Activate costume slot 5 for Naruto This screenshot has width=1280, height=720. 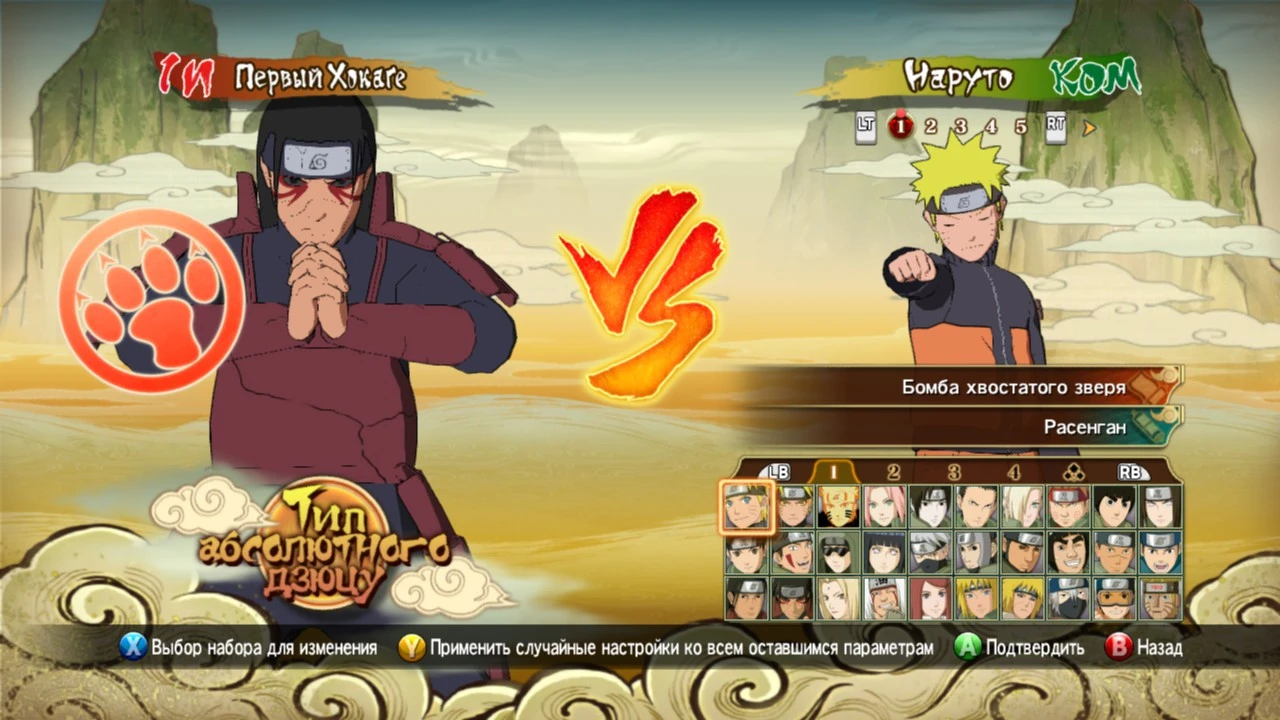click(x=1022, y=127)
